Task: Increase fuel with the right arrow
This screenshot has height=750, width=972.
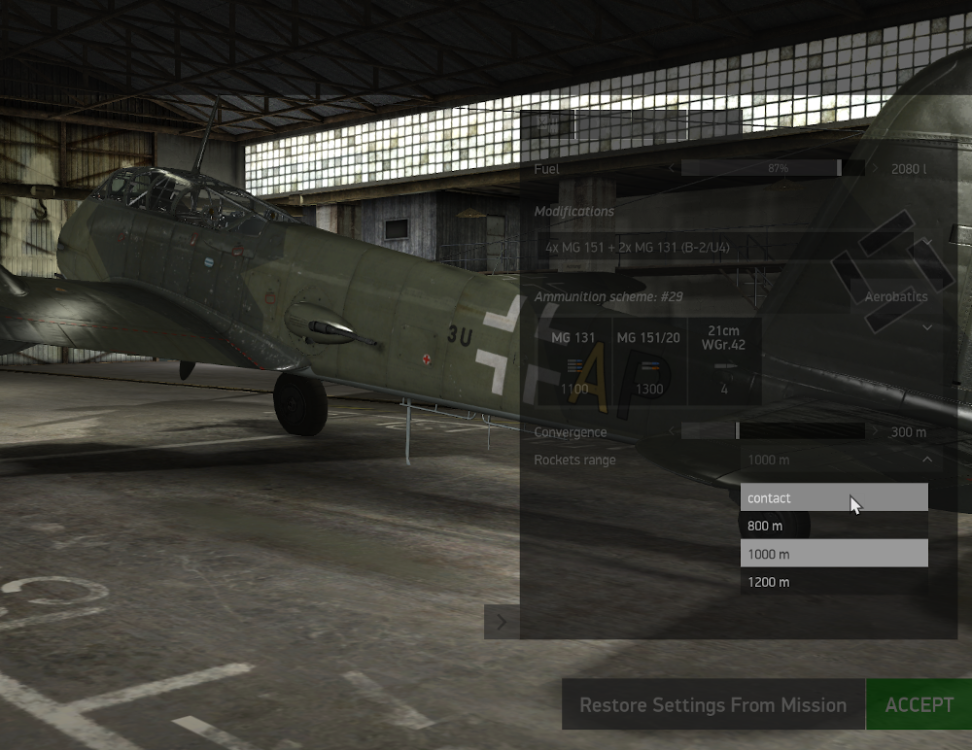Action: 877,169
